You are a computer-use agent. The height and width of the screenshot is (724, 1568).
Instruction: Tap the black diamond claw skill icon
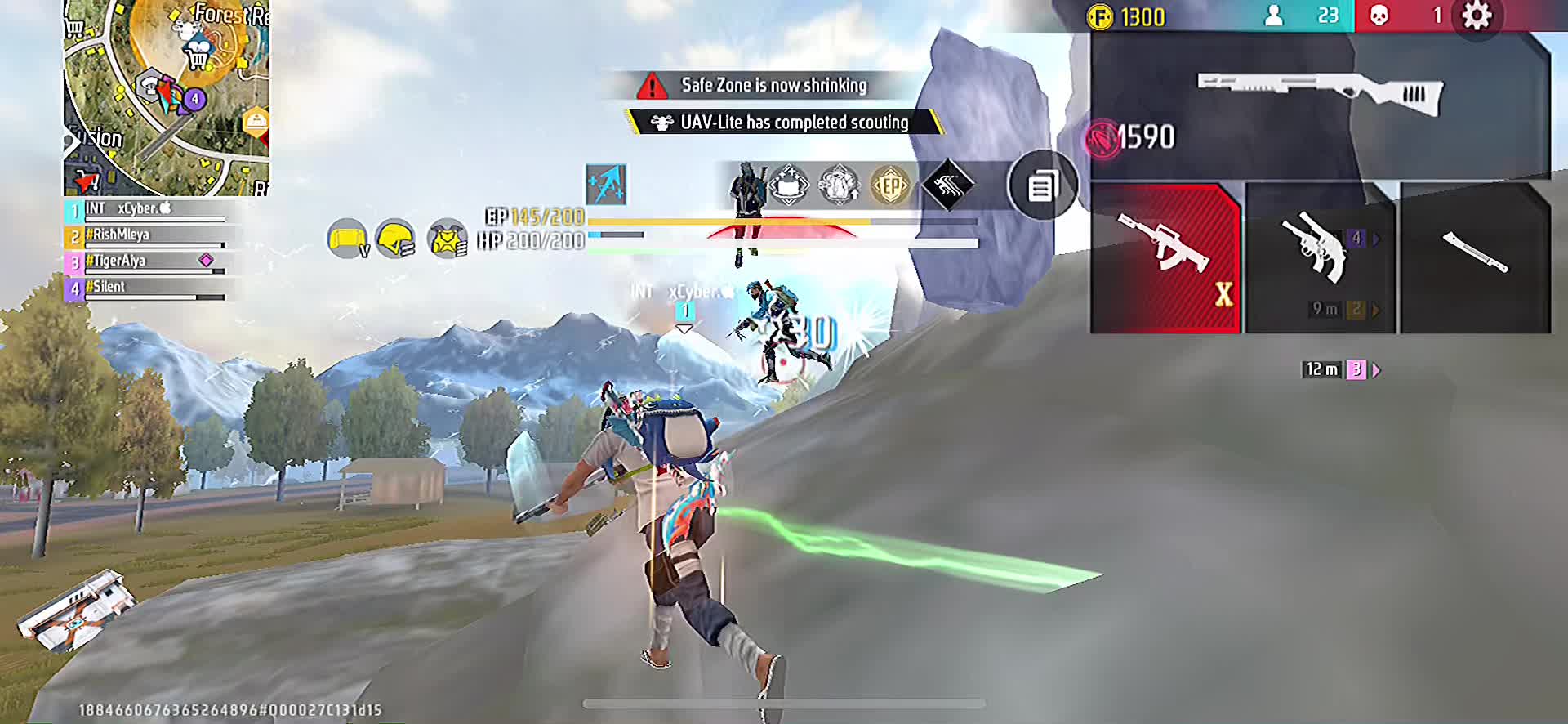pyautogui.click(x=947, y=186)
